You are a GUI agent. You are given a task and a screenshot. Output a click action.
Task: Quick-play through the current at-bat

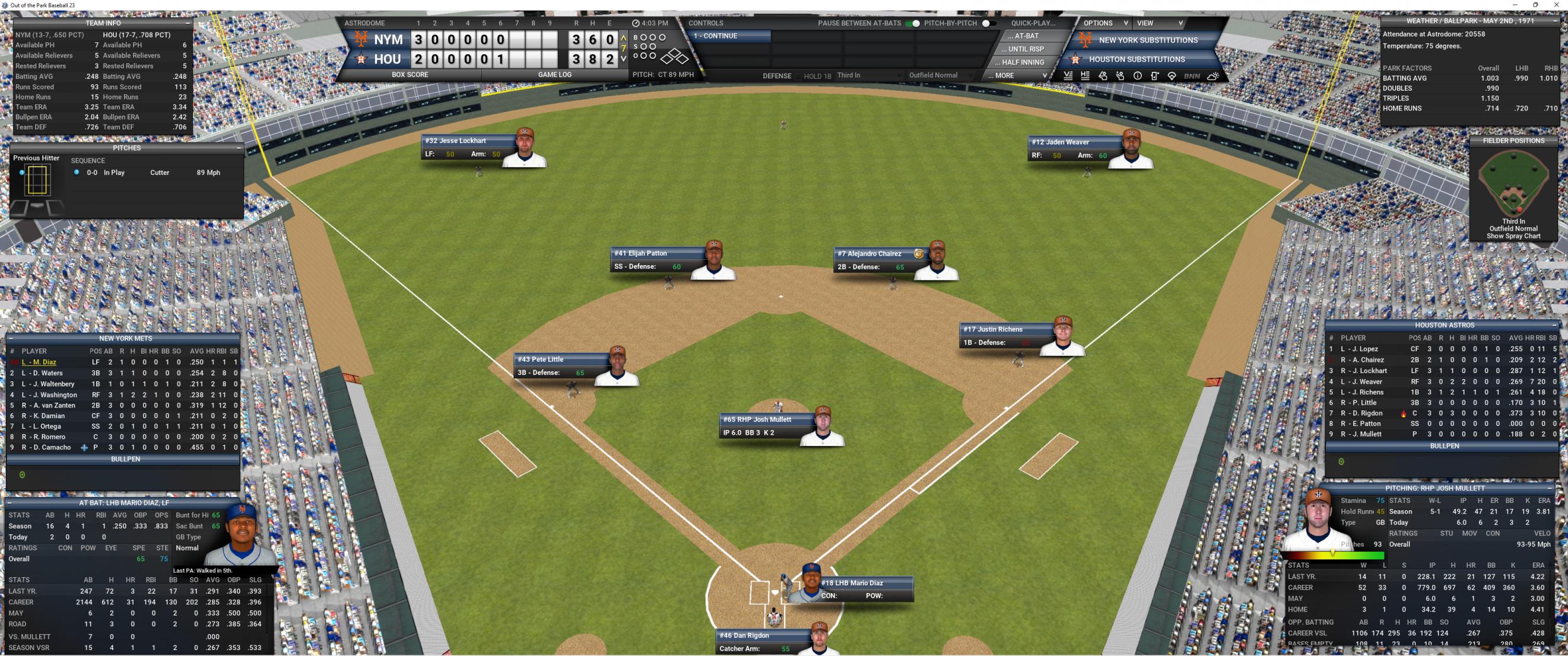(x=1026, y=36)
